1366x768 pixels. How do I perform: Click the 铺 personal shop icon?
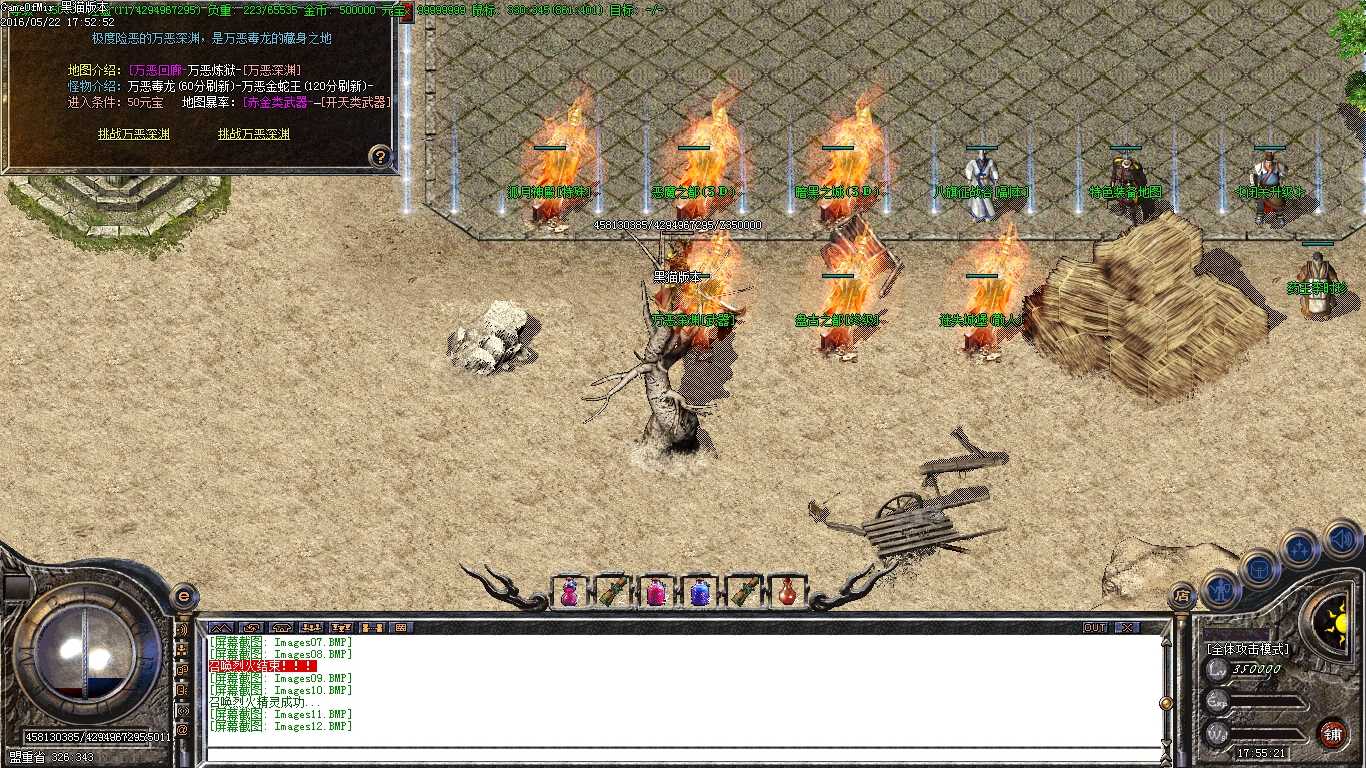pyautogui.click(x=1333, y=732)
